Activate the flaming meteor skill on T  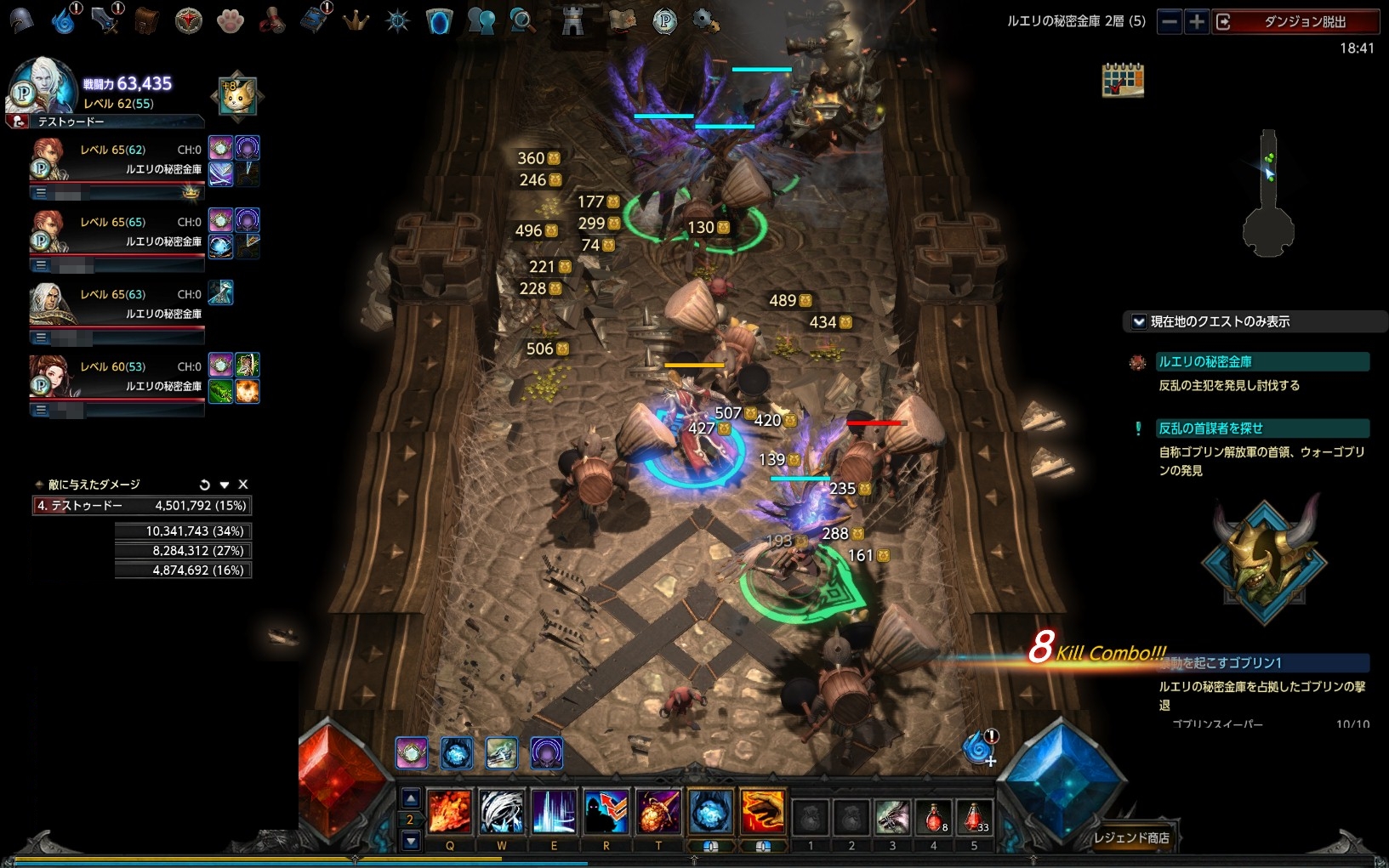tap(658, 812)
